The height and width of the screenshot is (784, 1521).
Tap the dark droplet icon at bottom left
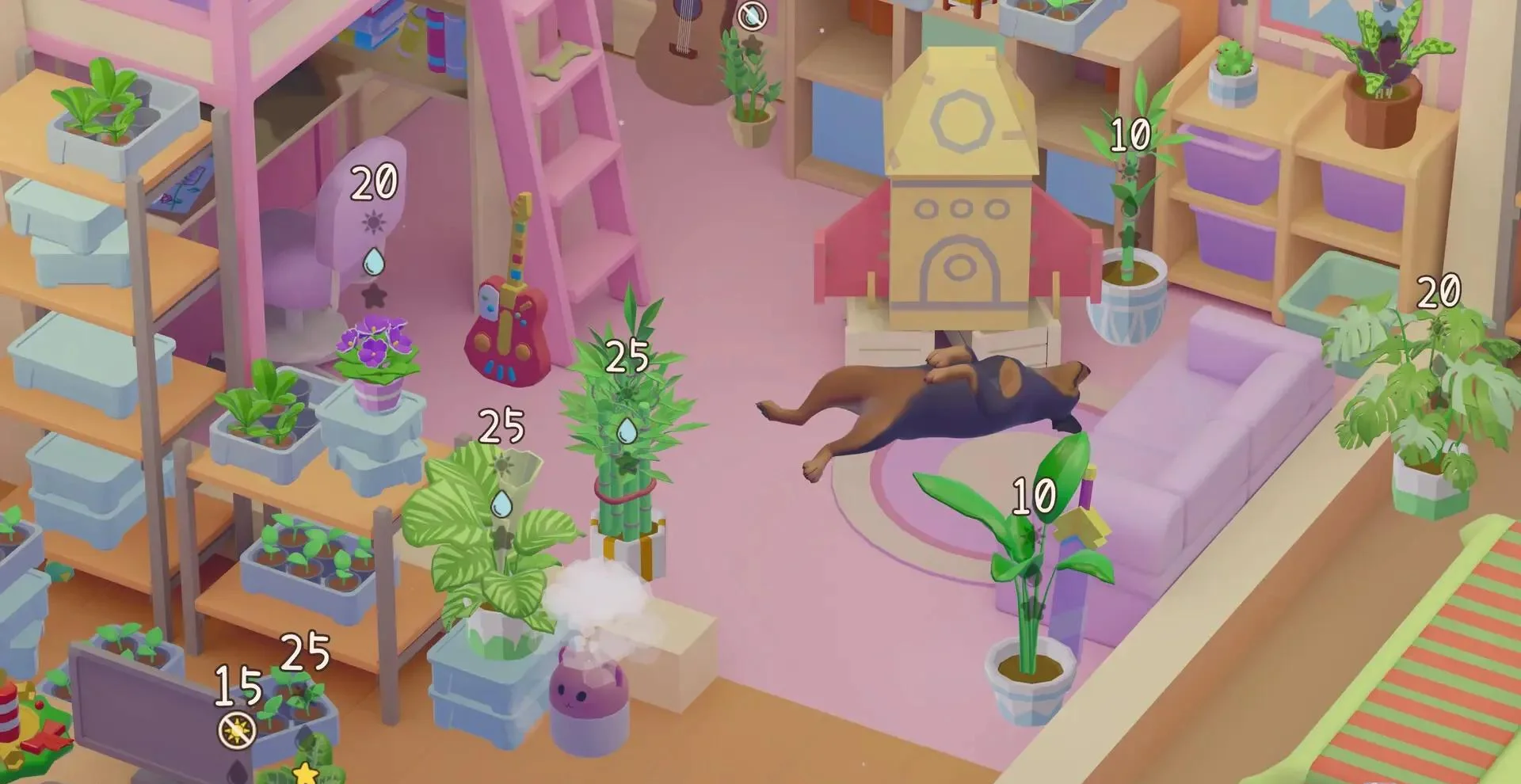[x=236, y=772]
